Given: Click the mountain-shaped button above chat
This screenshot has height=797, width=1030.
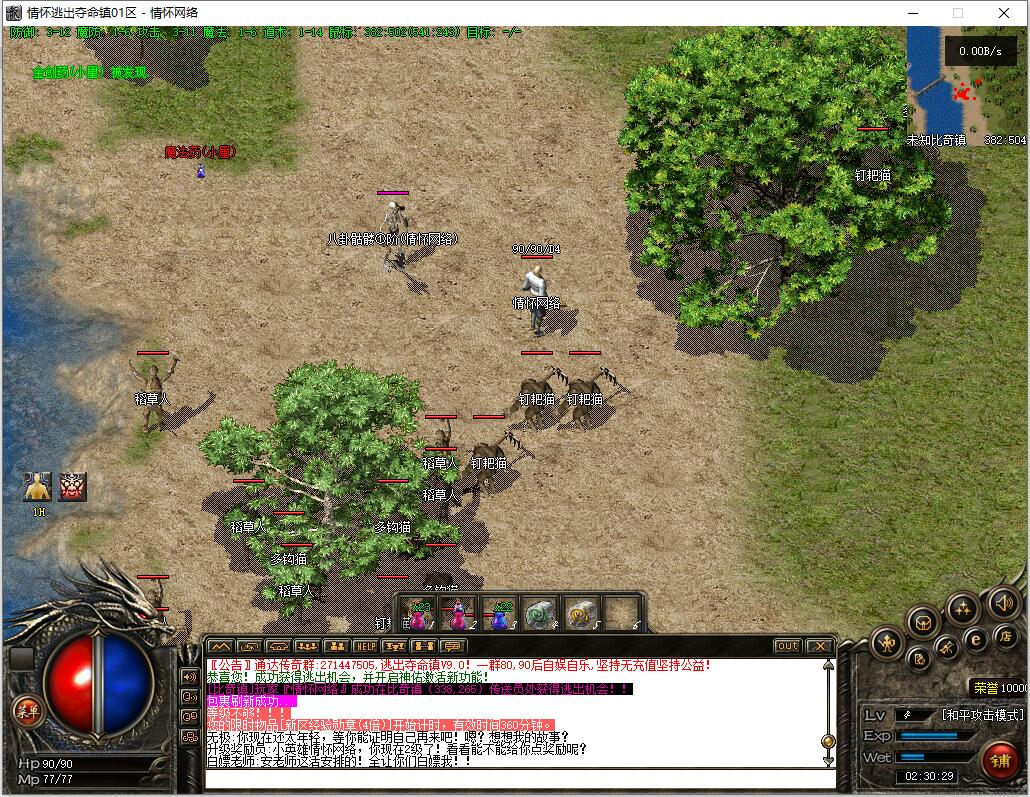Looking at the screenshot, I should [x=220, y=646].
